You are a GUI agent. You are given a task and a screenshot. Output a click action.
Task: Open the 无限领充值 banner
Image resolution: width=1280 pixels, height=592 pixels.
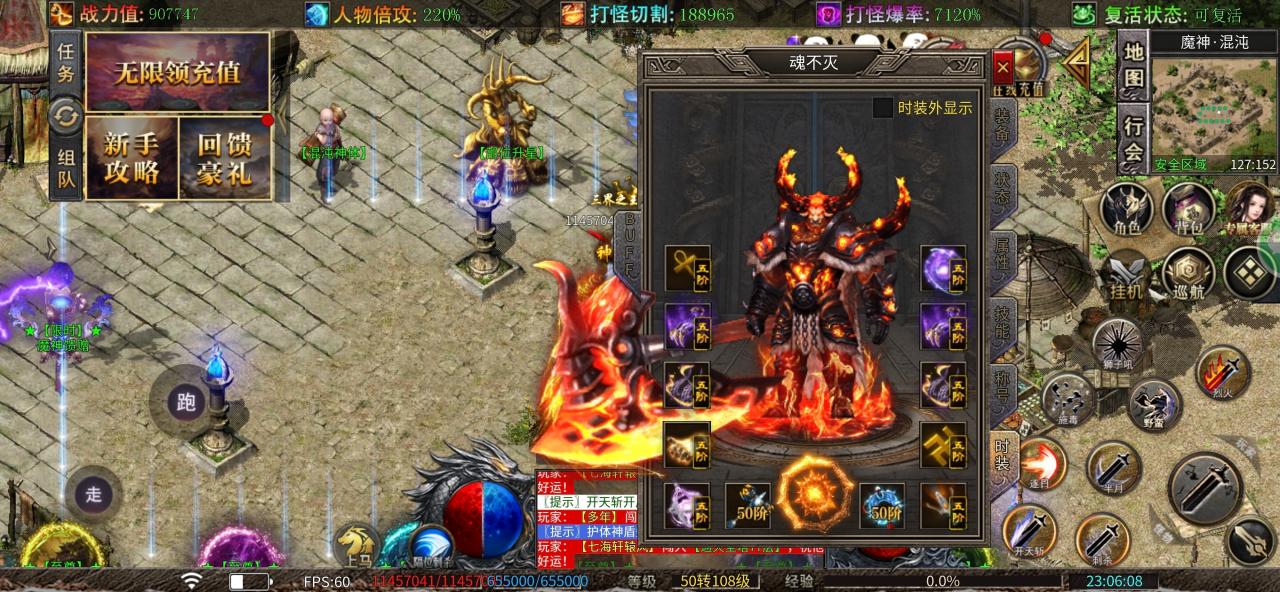coord(177,72)
